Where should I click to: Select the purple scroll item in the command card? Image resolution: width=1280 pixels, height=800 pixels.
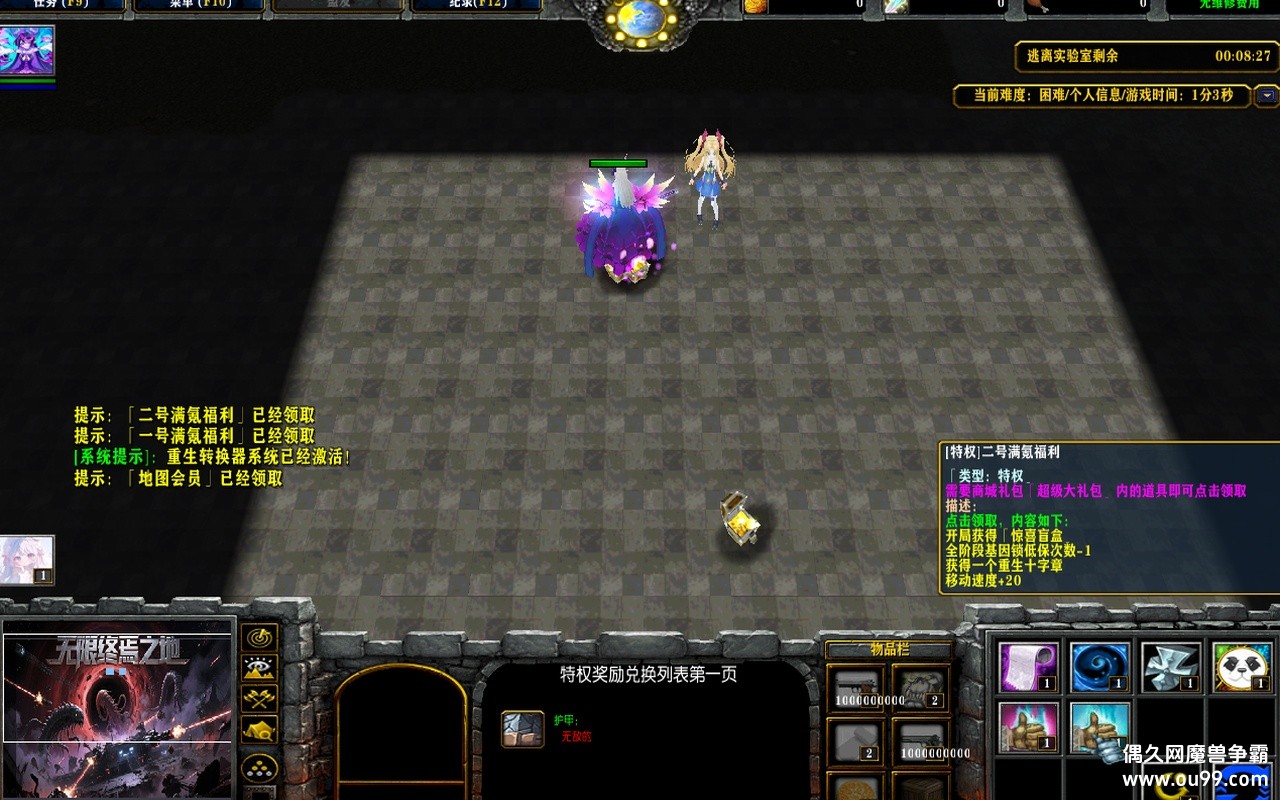[x=1028, y=666]
